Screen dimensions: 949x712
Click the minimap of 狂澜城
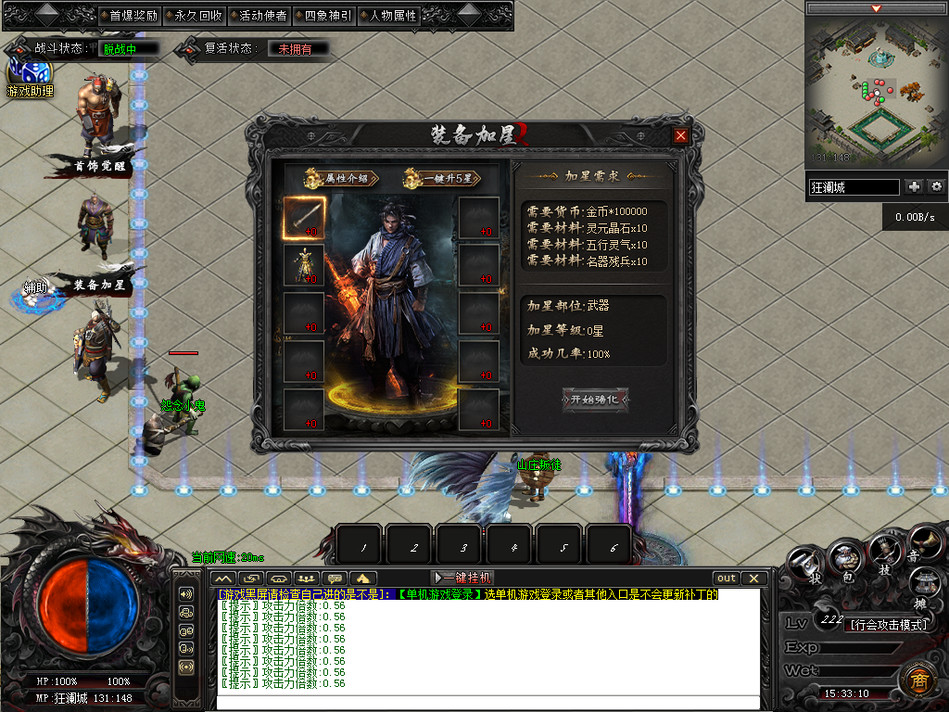(x=876, y=90)
